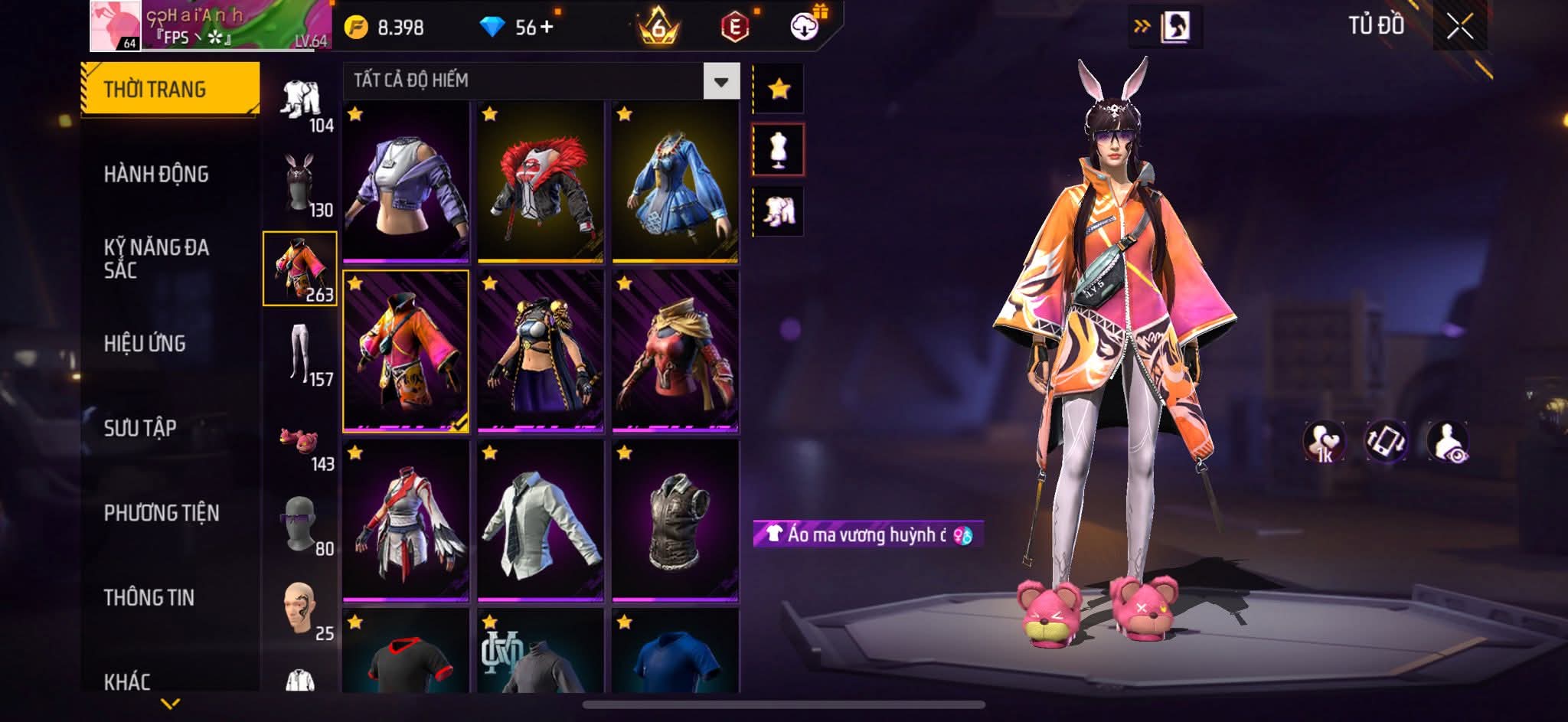
Task: Select the mannequin filter icon
Action: [x=779, y=150]
